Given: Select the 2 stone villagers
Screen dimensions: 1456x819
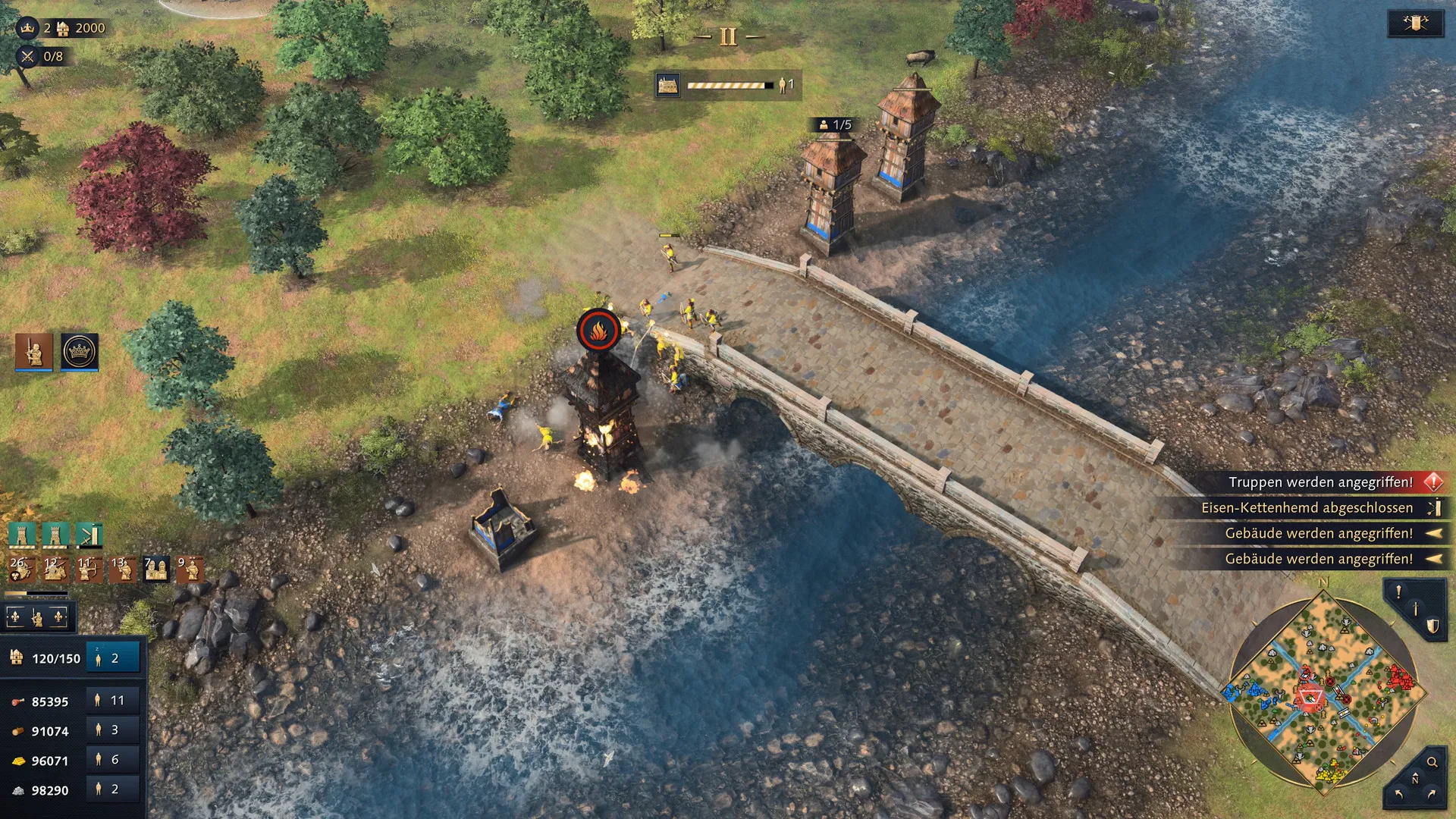Looking at the screenshot, I should (113, 789).
